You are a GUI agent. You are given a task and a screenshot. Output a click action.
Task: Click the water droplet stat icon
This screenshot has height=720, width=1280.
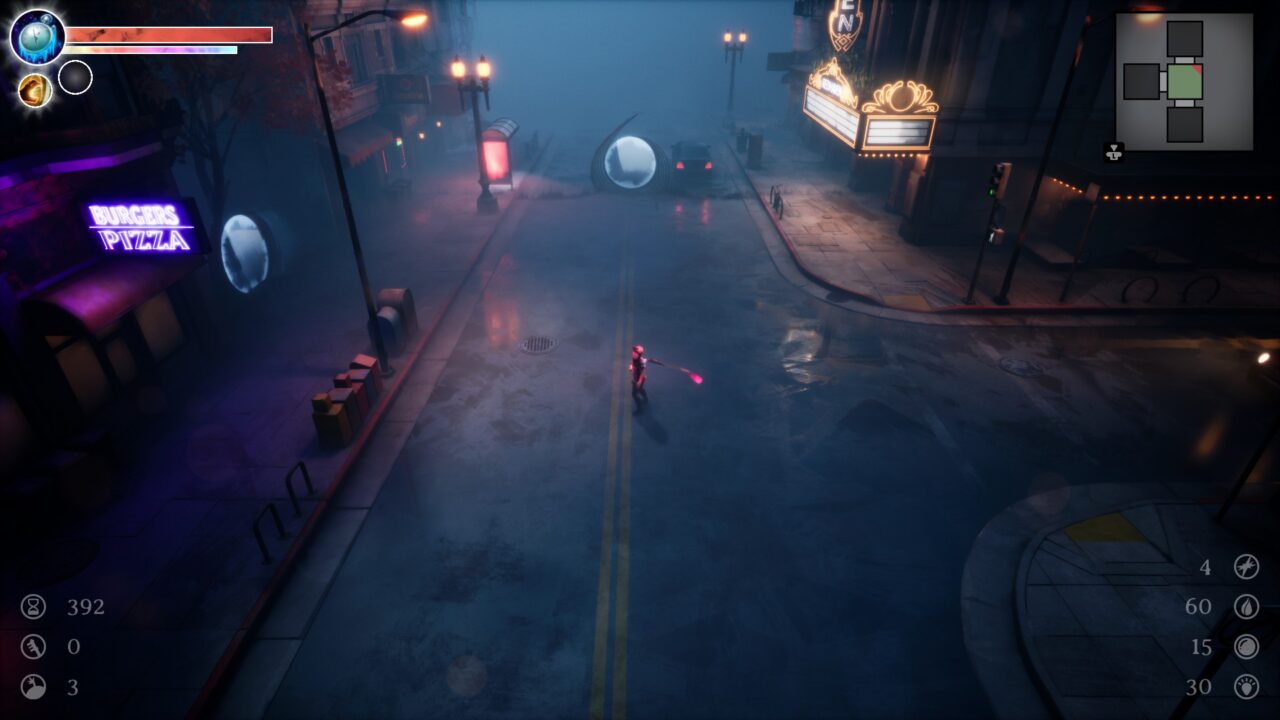point(1246,607)
